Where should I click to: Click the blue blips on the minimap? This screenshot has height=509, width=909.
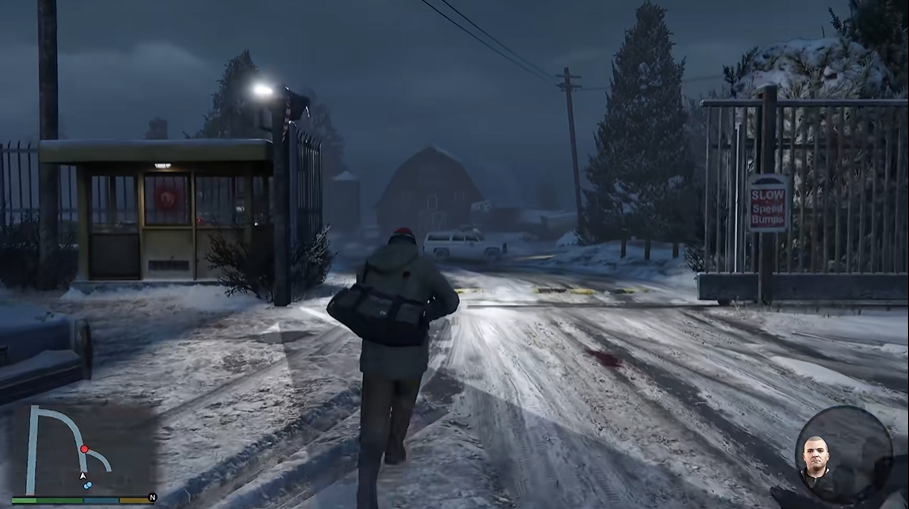pos(88,485)
